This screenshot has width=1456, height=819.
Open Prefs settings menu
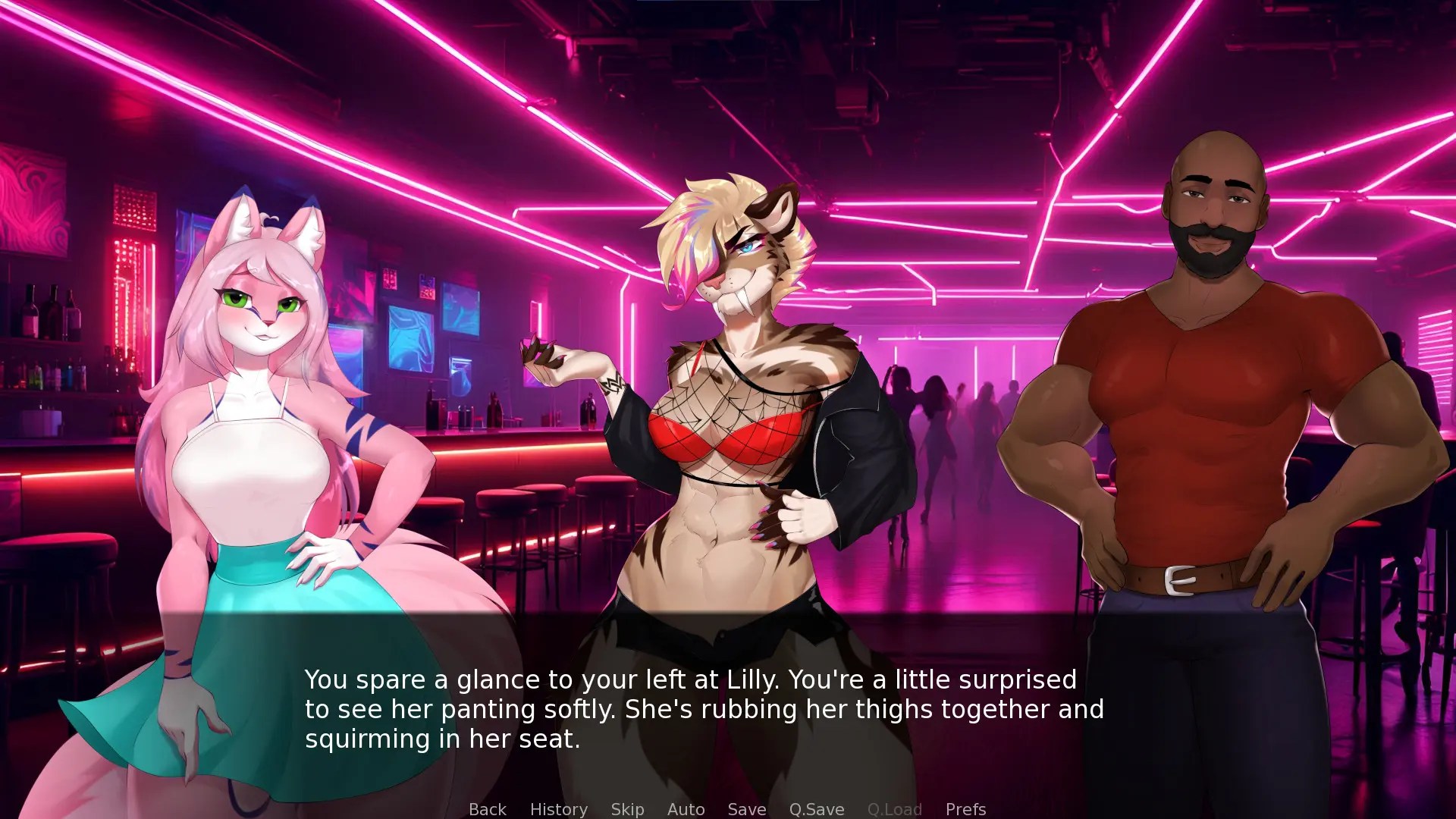[x=965, y=809]
